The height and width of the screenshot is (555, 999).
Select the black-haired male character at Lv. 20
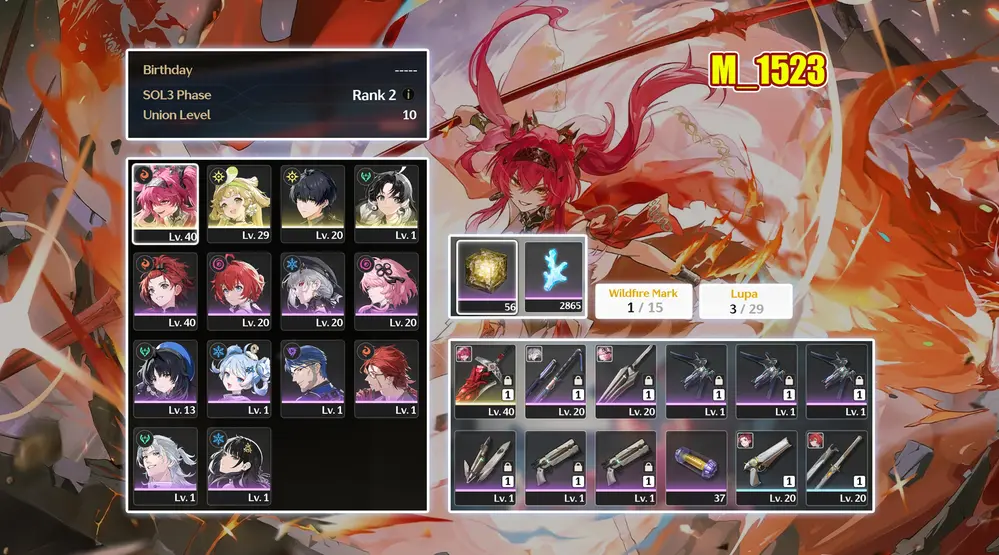pos(313,204)
